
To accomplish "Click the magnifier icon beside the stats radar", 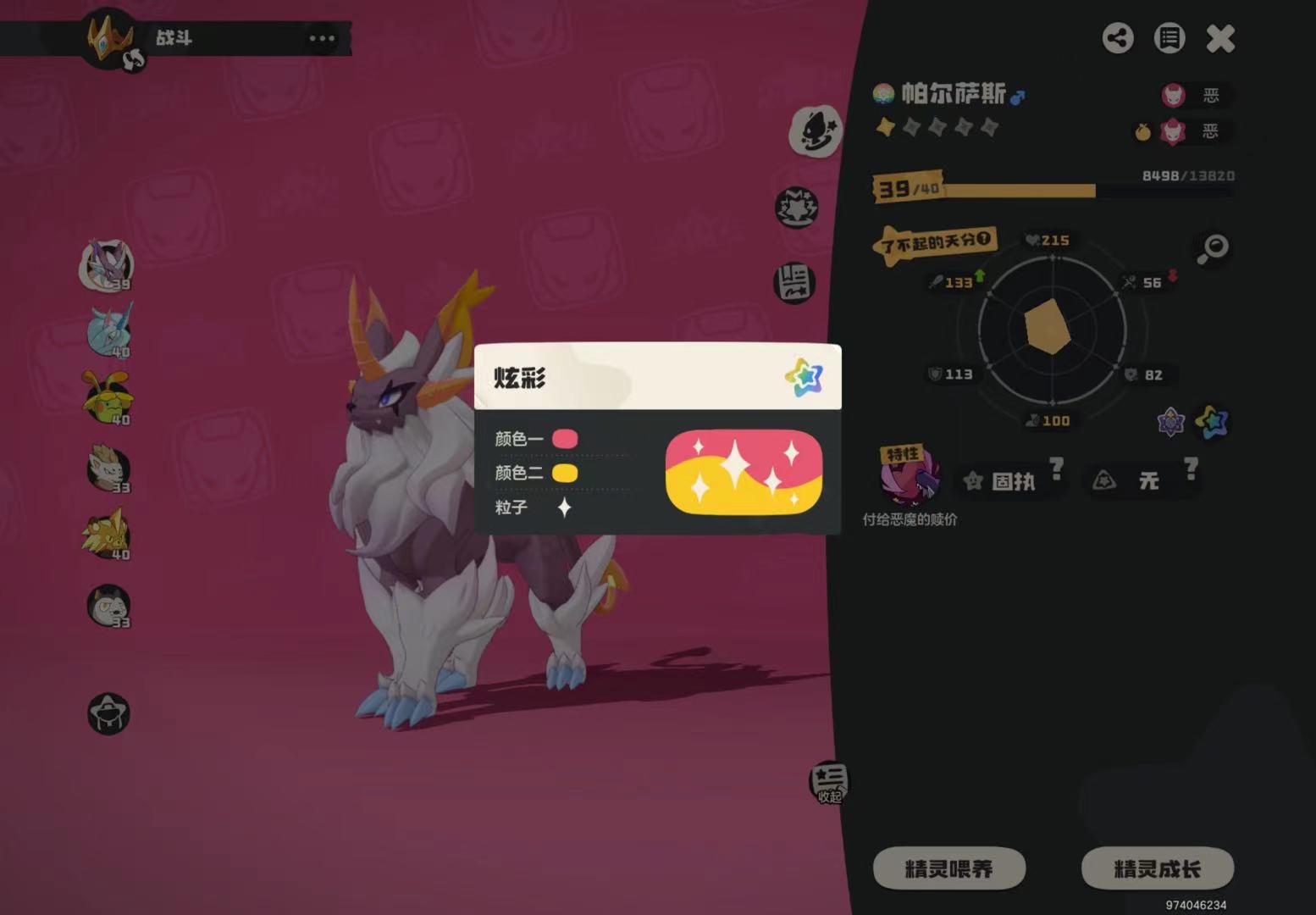I will tap(1213, 248).
